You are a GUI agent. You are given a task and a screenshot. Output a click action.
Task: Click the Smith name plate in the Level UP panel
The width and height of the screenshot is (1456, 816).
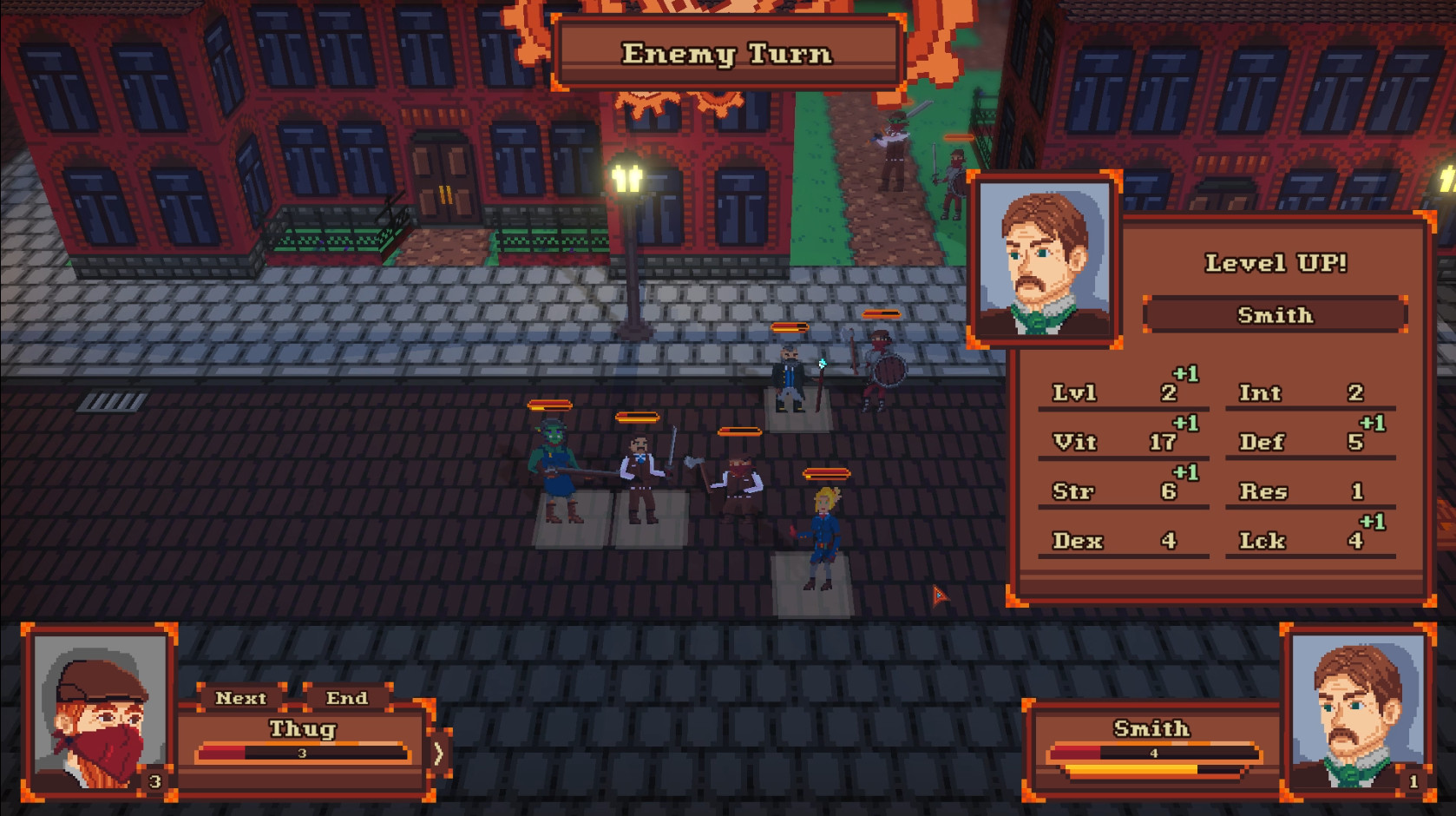tap(1274, 315)
